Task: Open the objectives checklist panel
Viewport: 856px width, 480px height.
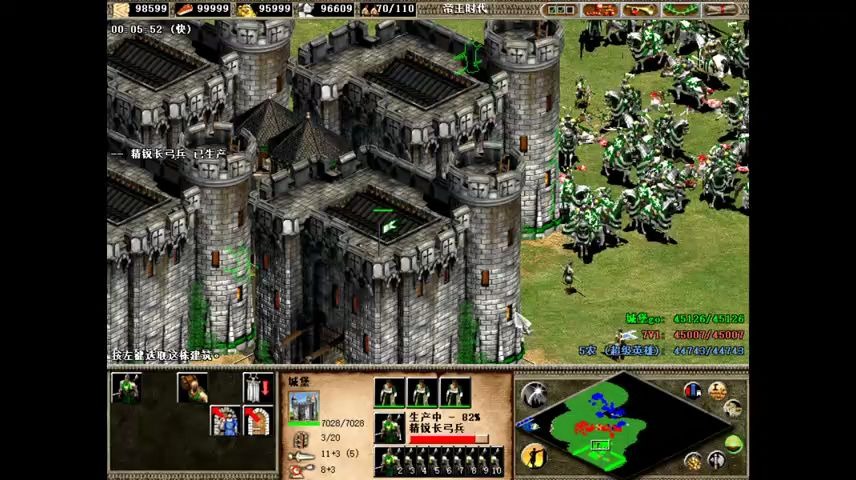Action: pos(559,10)
